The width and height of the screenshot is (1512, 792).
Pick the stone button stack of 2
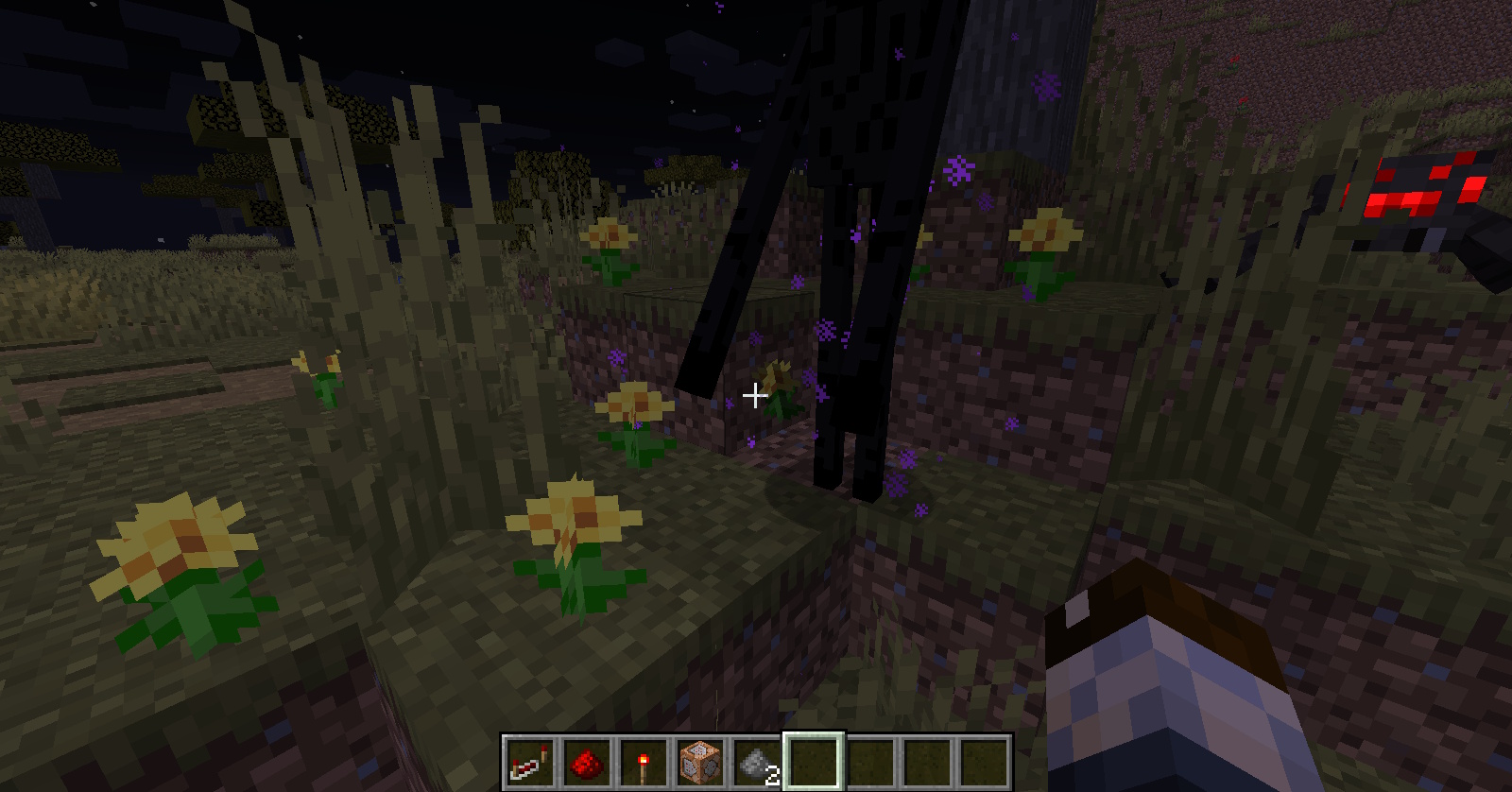[757, 762]
